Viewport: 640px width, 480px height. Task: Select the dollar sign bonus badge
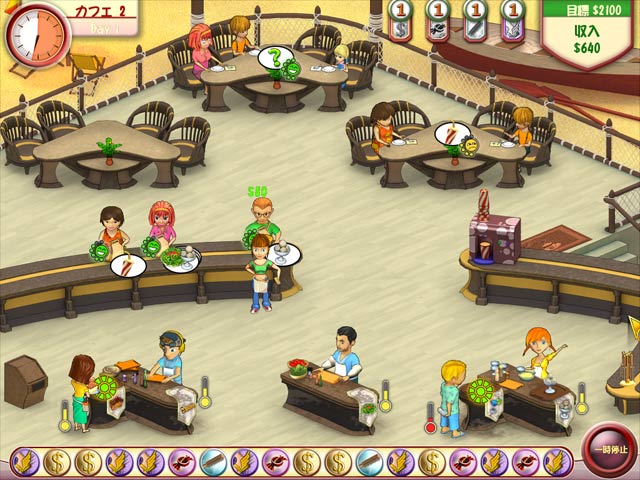[x=57, y=461]
